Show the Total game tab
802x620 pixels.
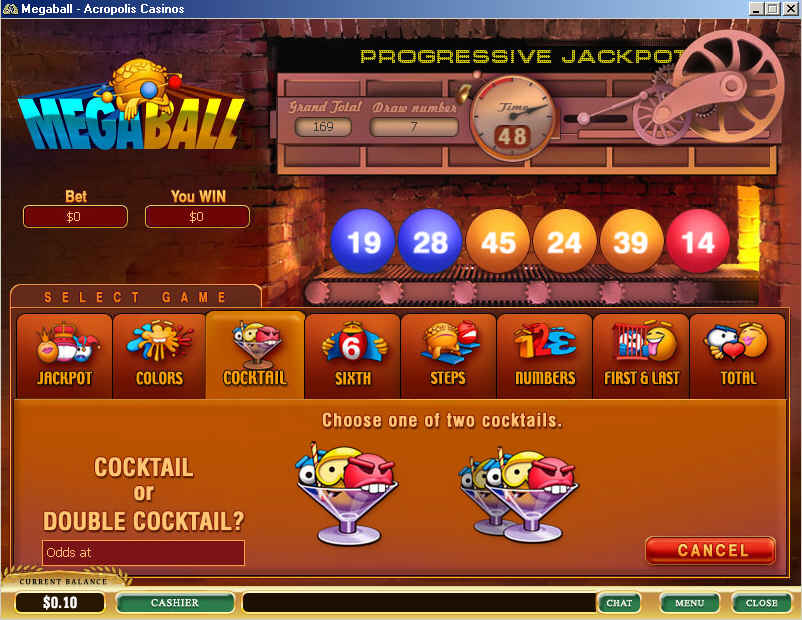(738, 355)
